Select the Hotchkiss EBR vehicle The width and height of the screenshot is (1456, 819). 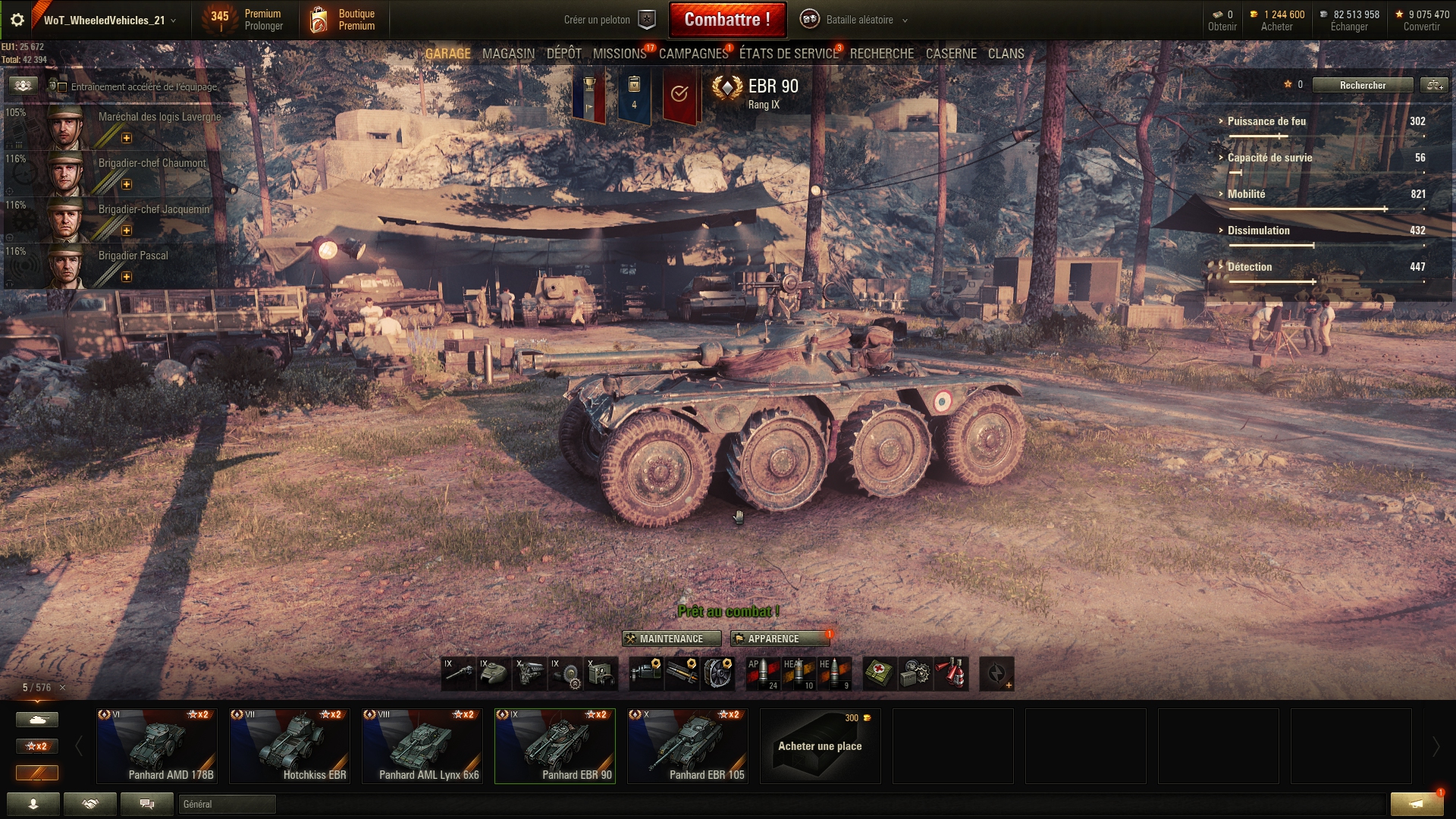coord(290,745)
